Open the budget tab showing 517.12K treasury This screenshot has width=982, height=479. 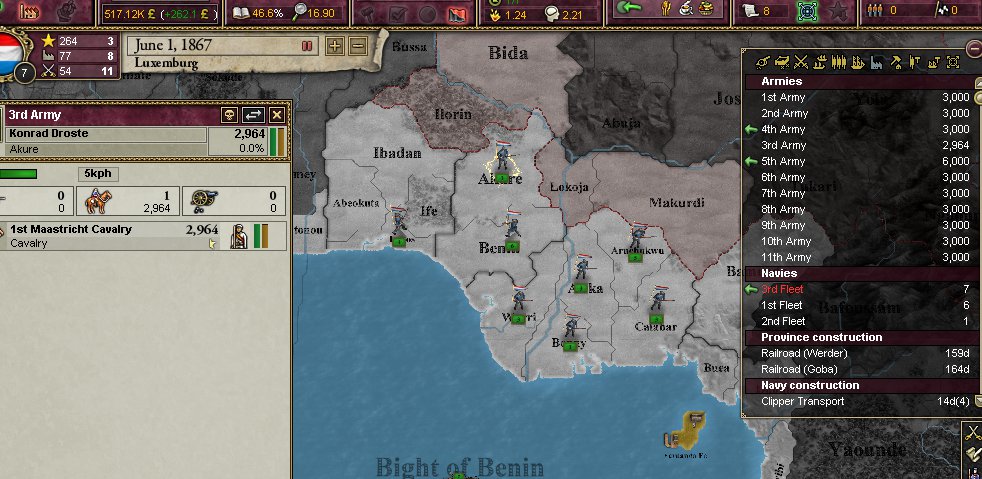(x=160, y=13)
